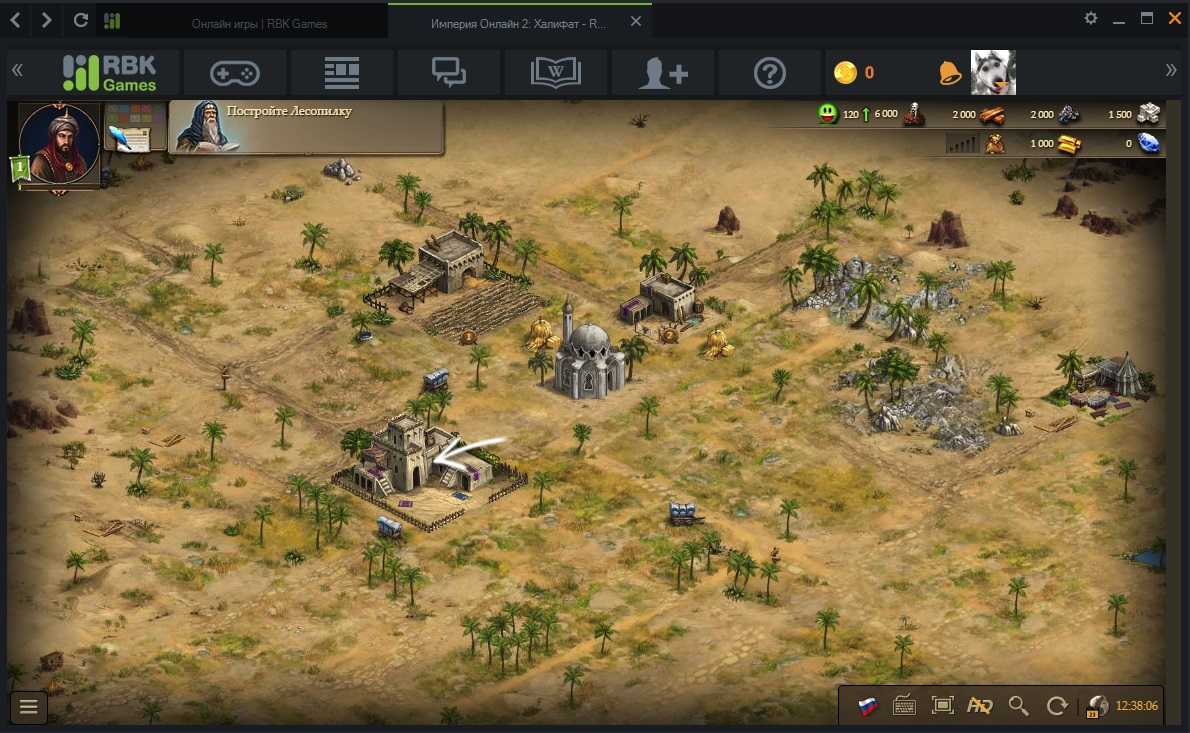This screenshot has height=733, width=1190.
Task: Open the quill and scroll quest log
Action: tap(127, 128)
